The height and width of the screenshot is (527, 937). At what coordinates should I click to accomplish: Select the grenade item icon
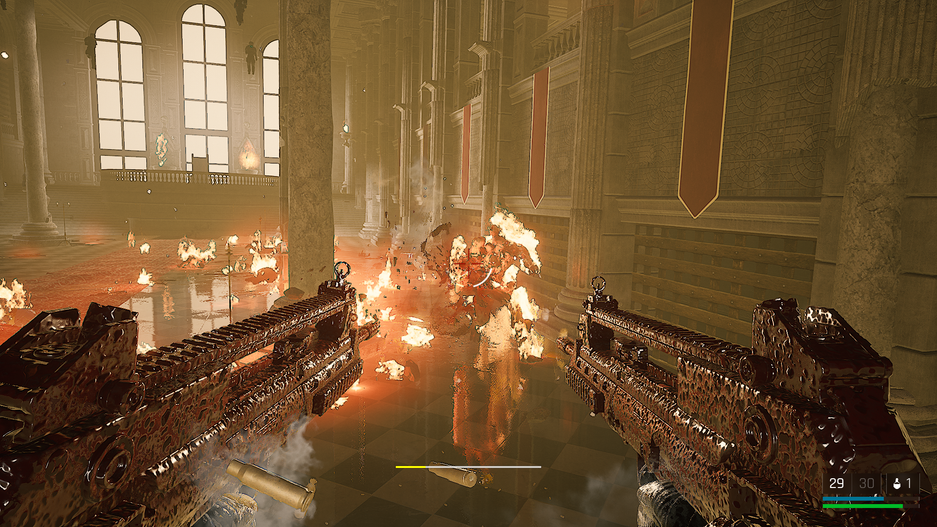[897, 484]
